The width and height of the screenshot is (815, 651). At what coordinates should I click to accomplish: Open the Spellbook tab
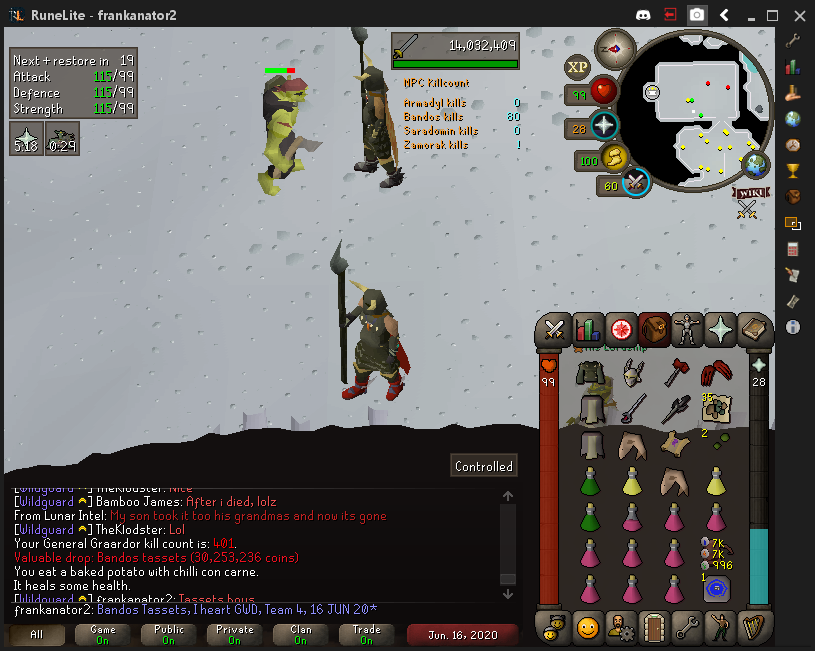752,329
